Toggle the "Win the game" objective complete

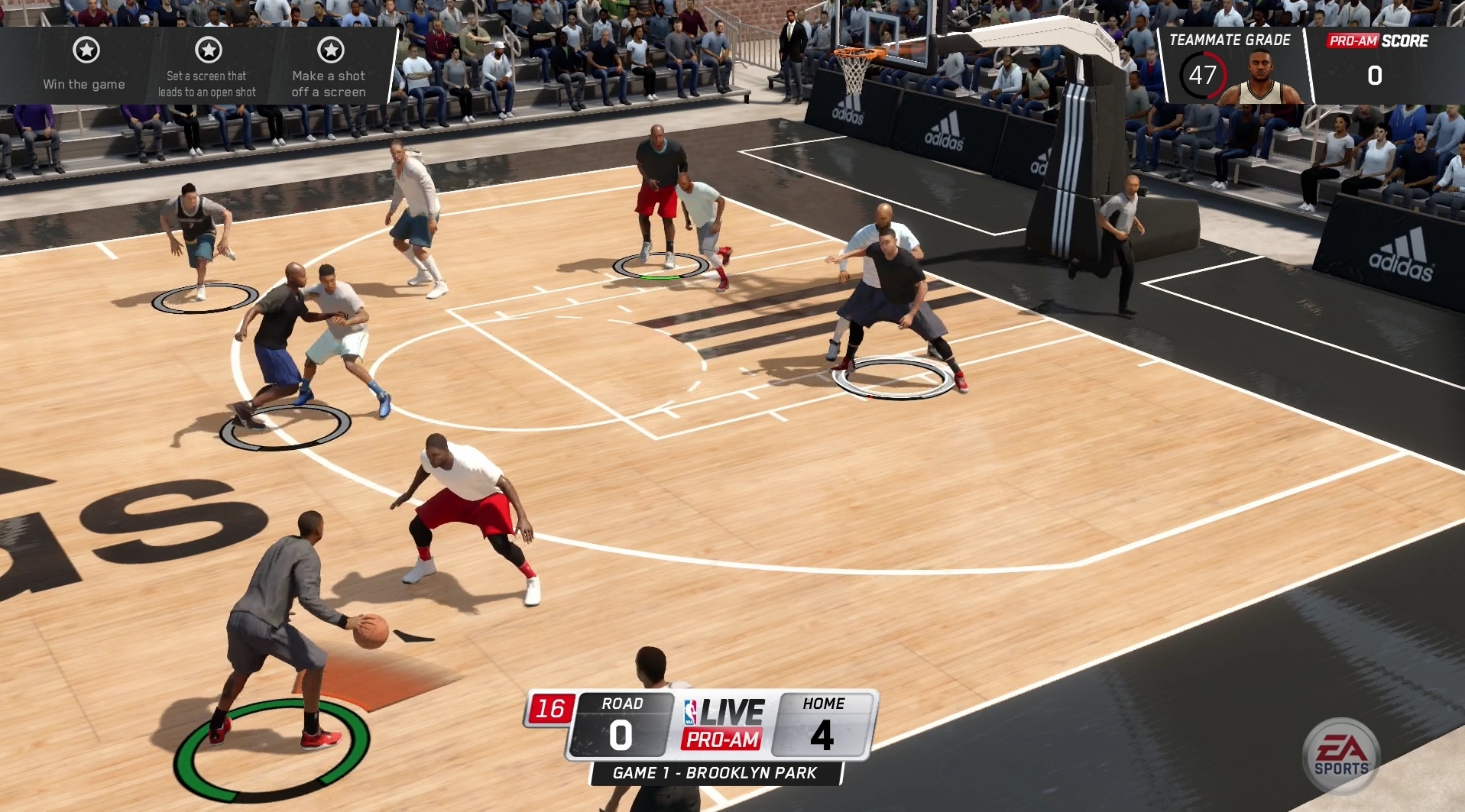coord(86,49)
